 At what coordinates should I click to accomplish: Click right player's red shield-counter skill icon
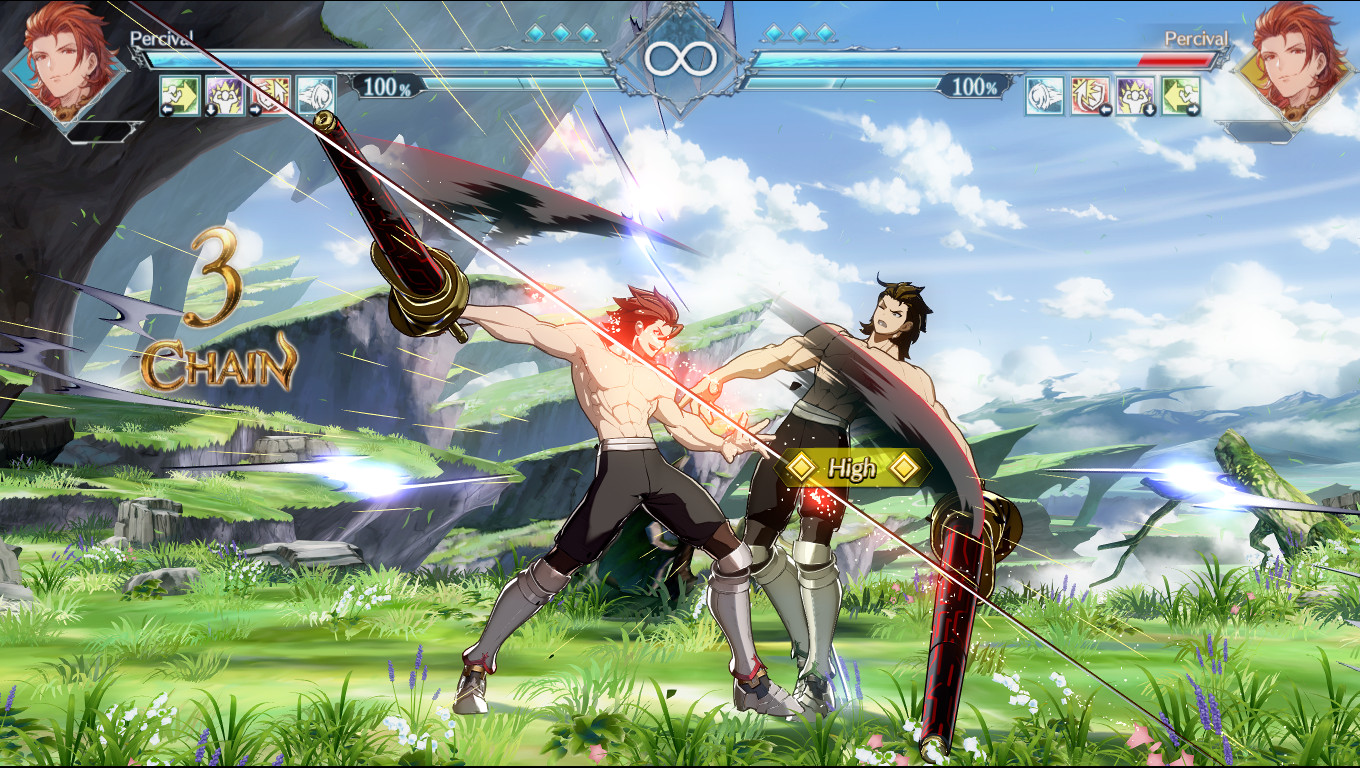pos(1089,96)
